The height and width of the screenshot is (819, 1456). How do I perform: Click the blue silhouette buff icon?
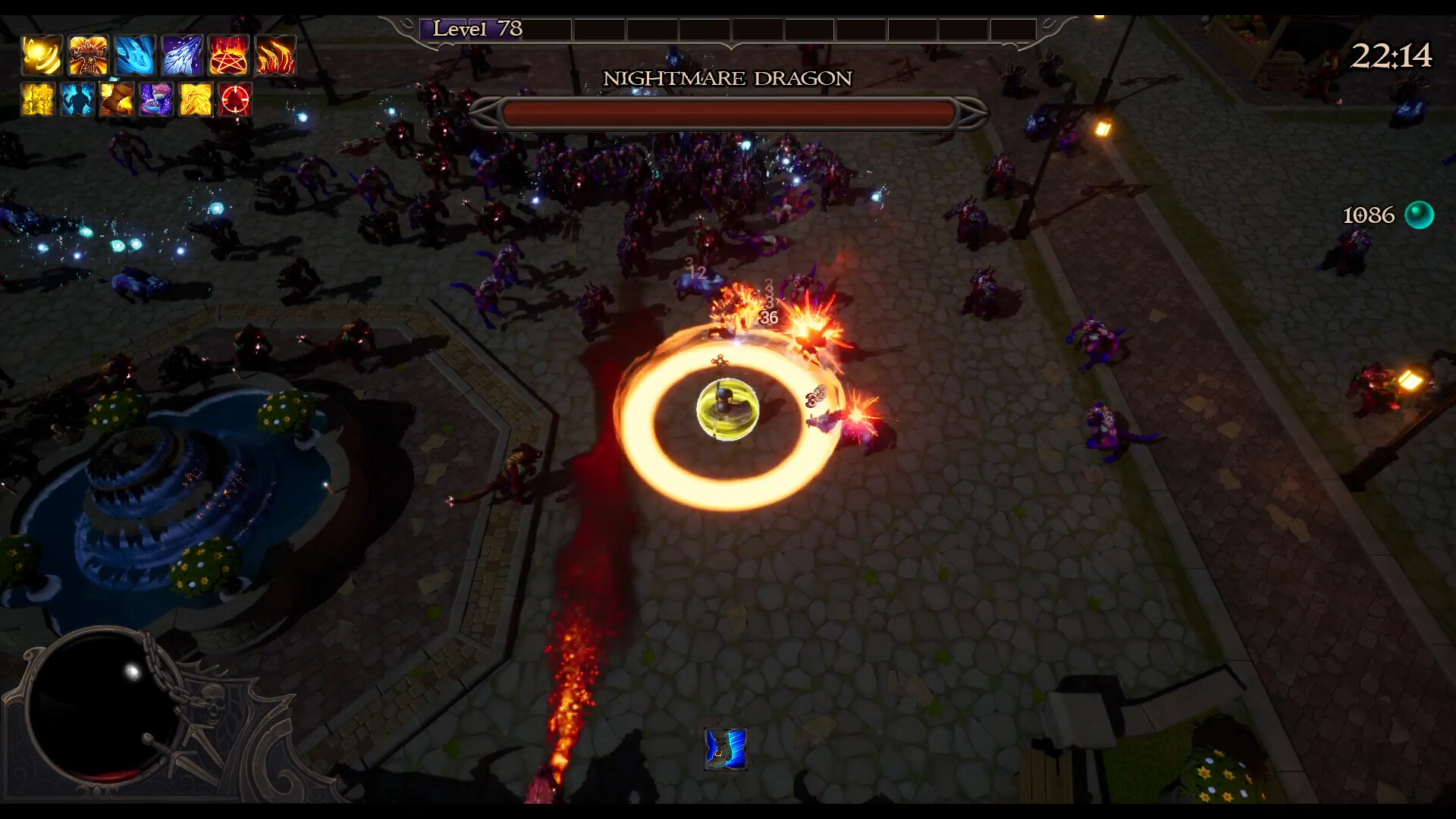coord(79,99)
